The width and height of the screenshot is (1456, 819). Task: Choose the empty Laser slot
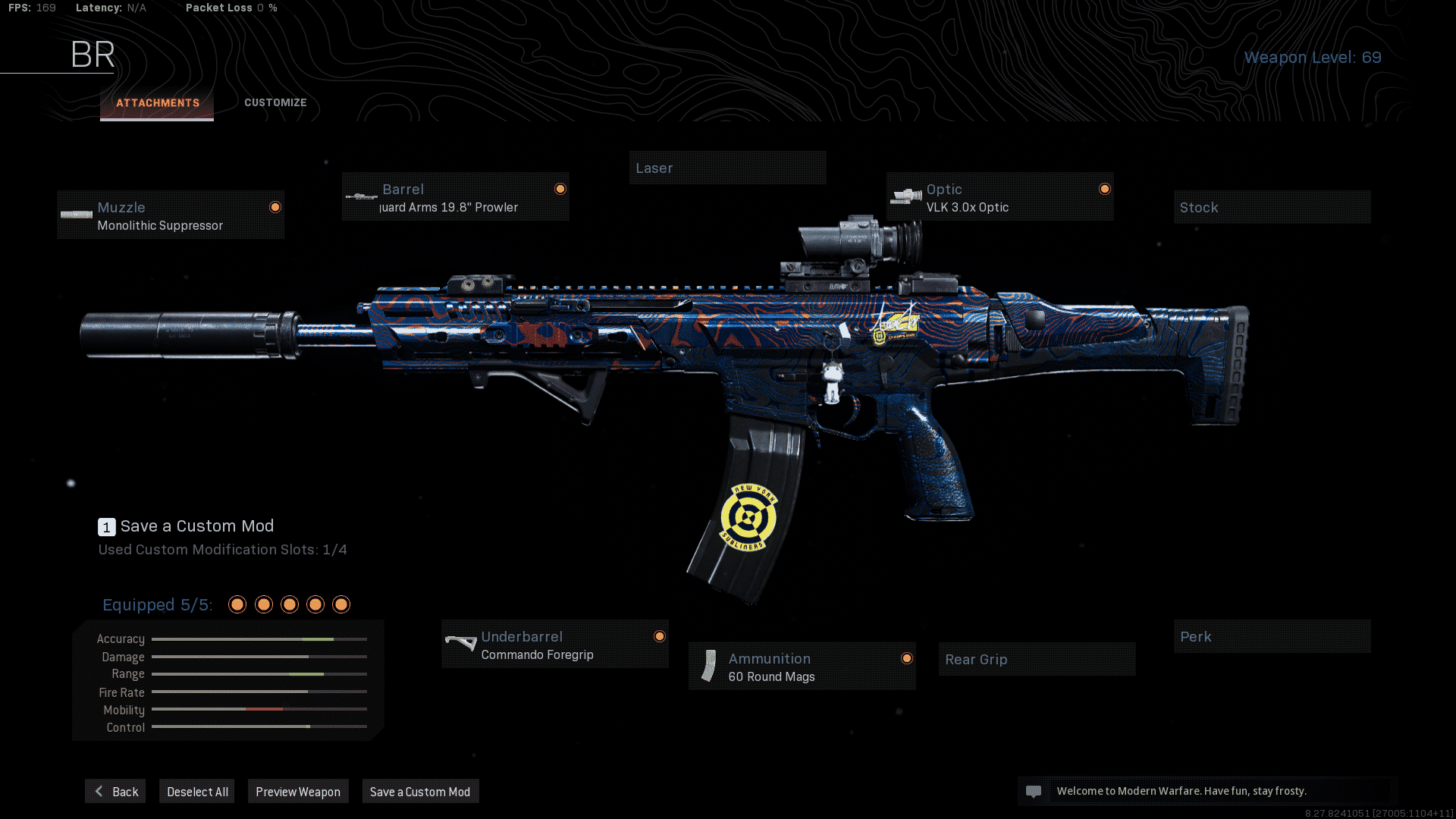click(726, 168)
